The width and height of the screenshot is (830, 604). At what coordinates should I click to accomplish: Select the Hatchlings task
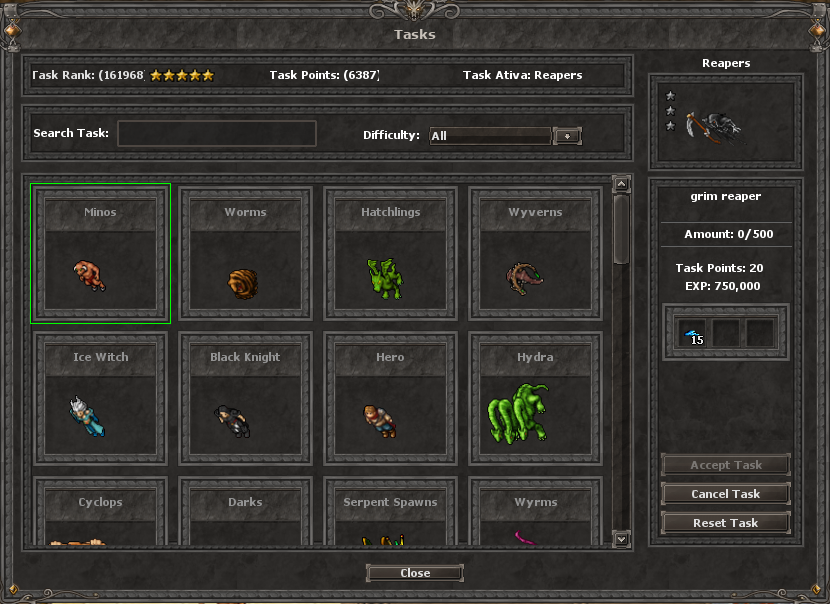tap(390, 254)
